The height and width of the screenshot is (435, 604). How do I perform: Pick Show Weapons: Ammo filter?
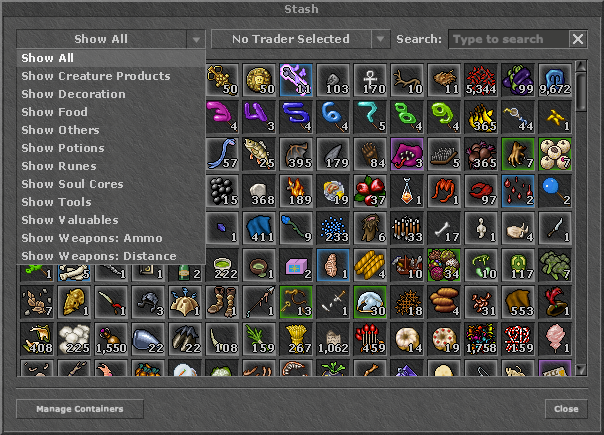[91, 238]
